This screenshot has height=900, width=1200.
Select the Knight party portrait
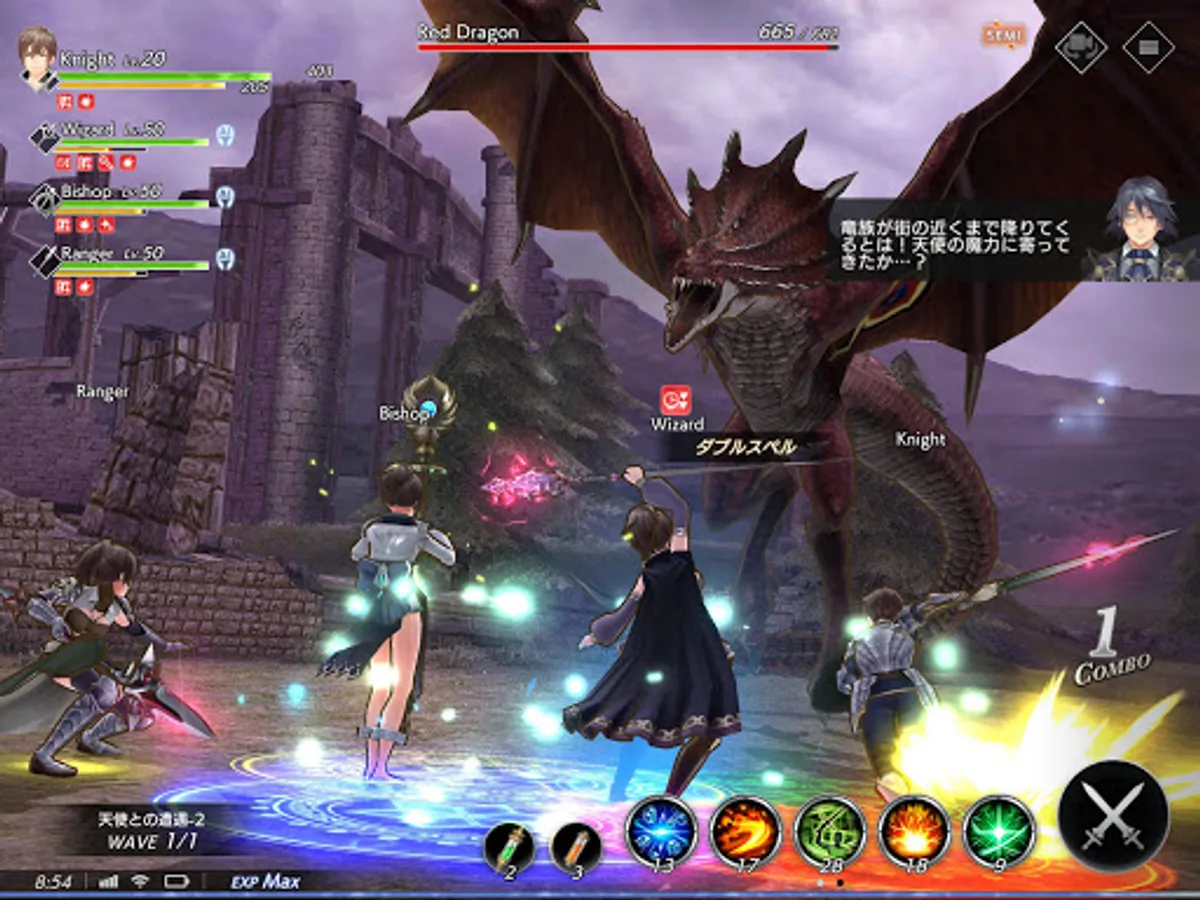[x=39, y=57]
